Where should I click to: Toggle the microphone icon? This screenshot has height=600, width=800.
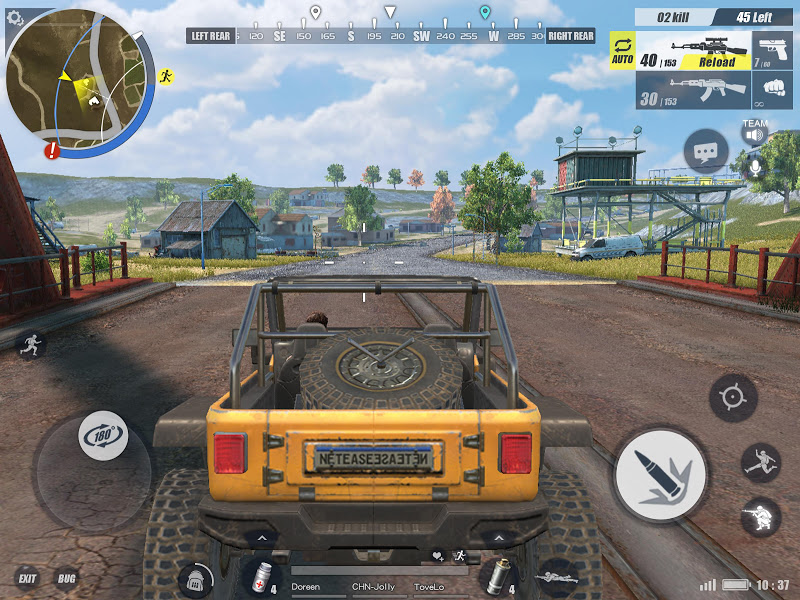click(754, 165)
